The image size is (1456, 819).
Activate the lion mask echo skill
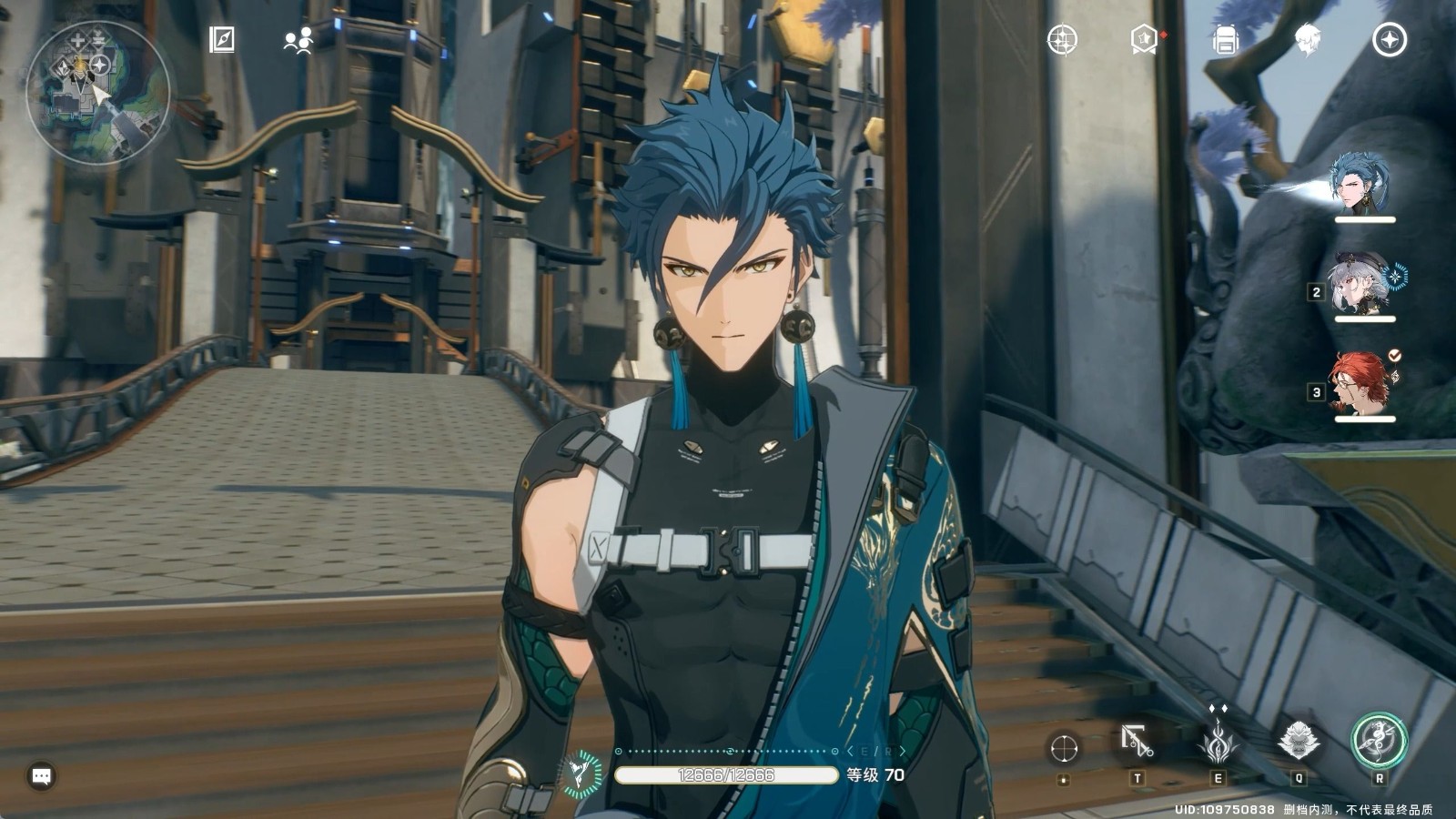click(x=1299, y=742)
